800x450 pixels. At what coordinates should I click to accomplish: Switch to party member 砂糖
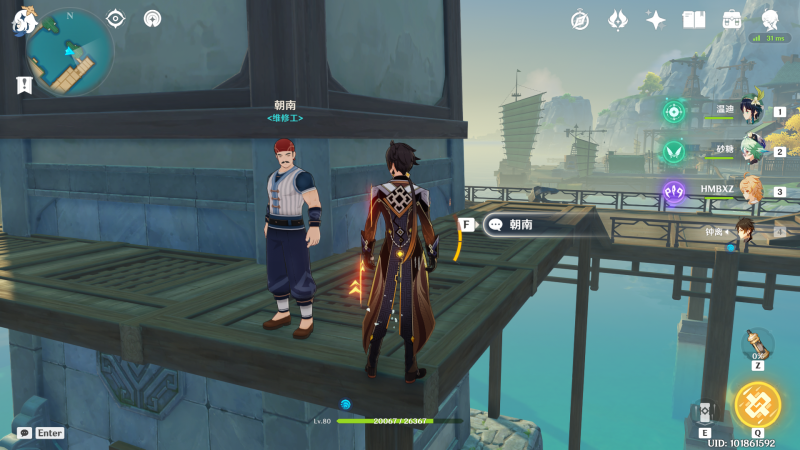pos(750,151)
